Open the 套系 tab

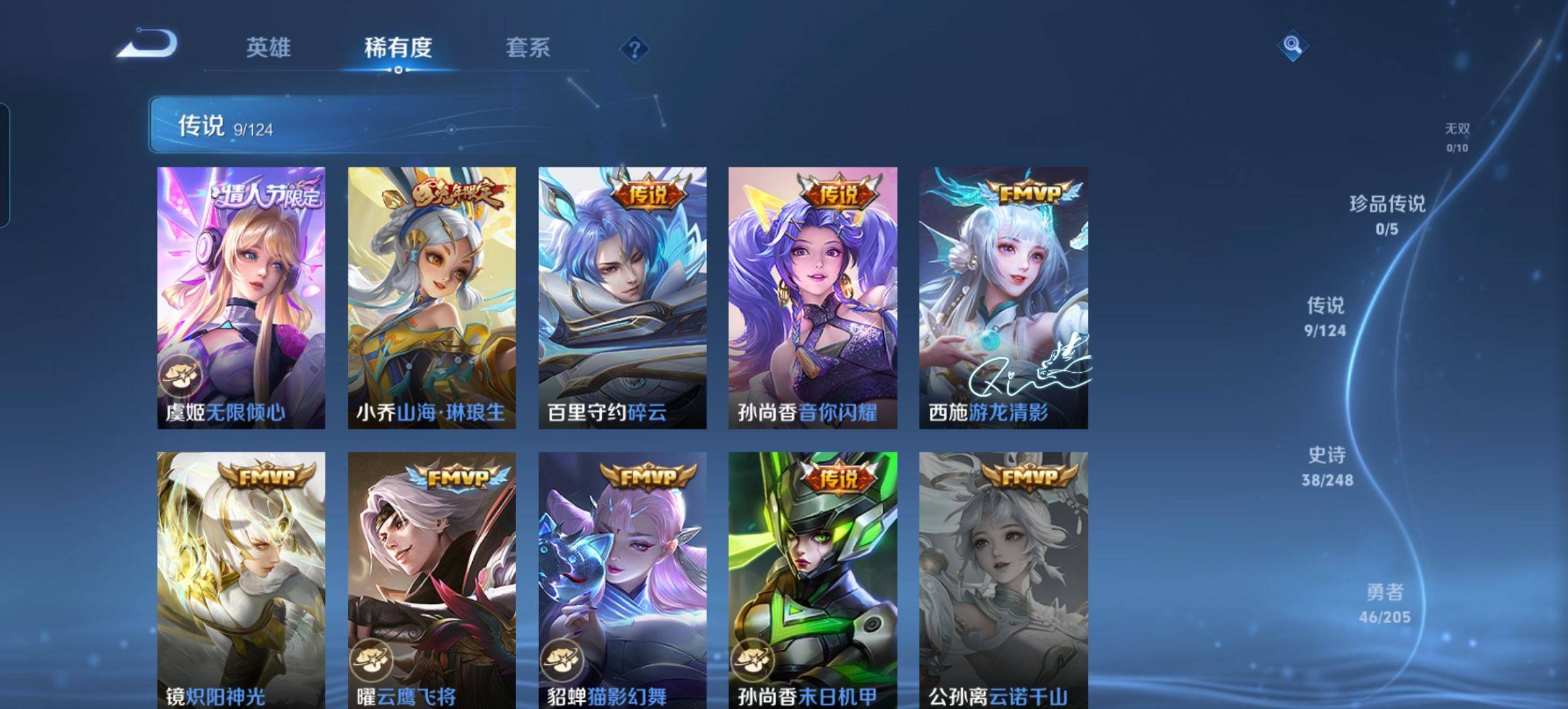pyautogui.click(x=528, y=48)
